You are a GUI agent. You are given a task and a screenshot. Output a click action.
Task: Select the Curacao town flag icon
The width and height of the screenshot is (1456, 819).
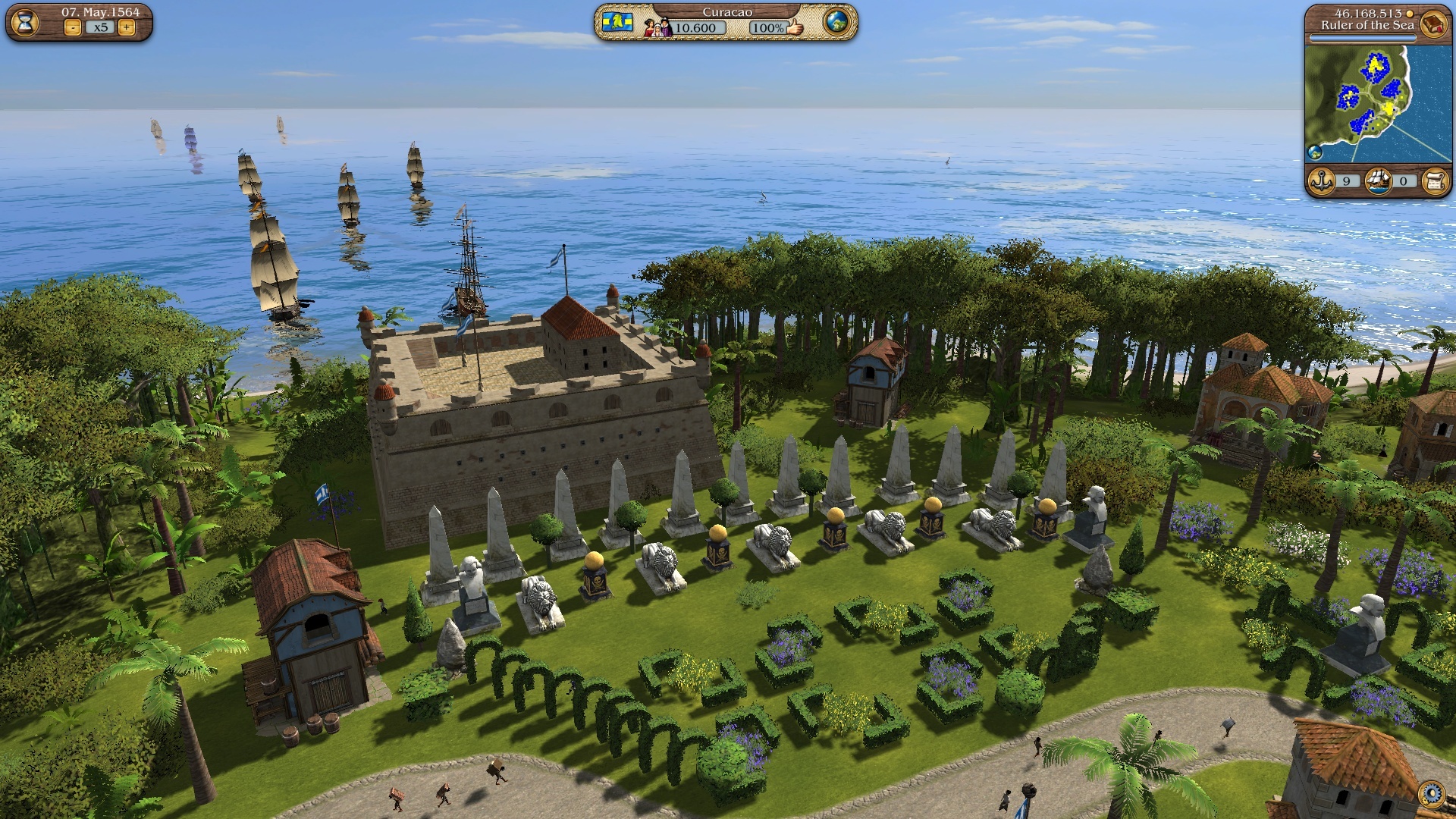point(618,22)
